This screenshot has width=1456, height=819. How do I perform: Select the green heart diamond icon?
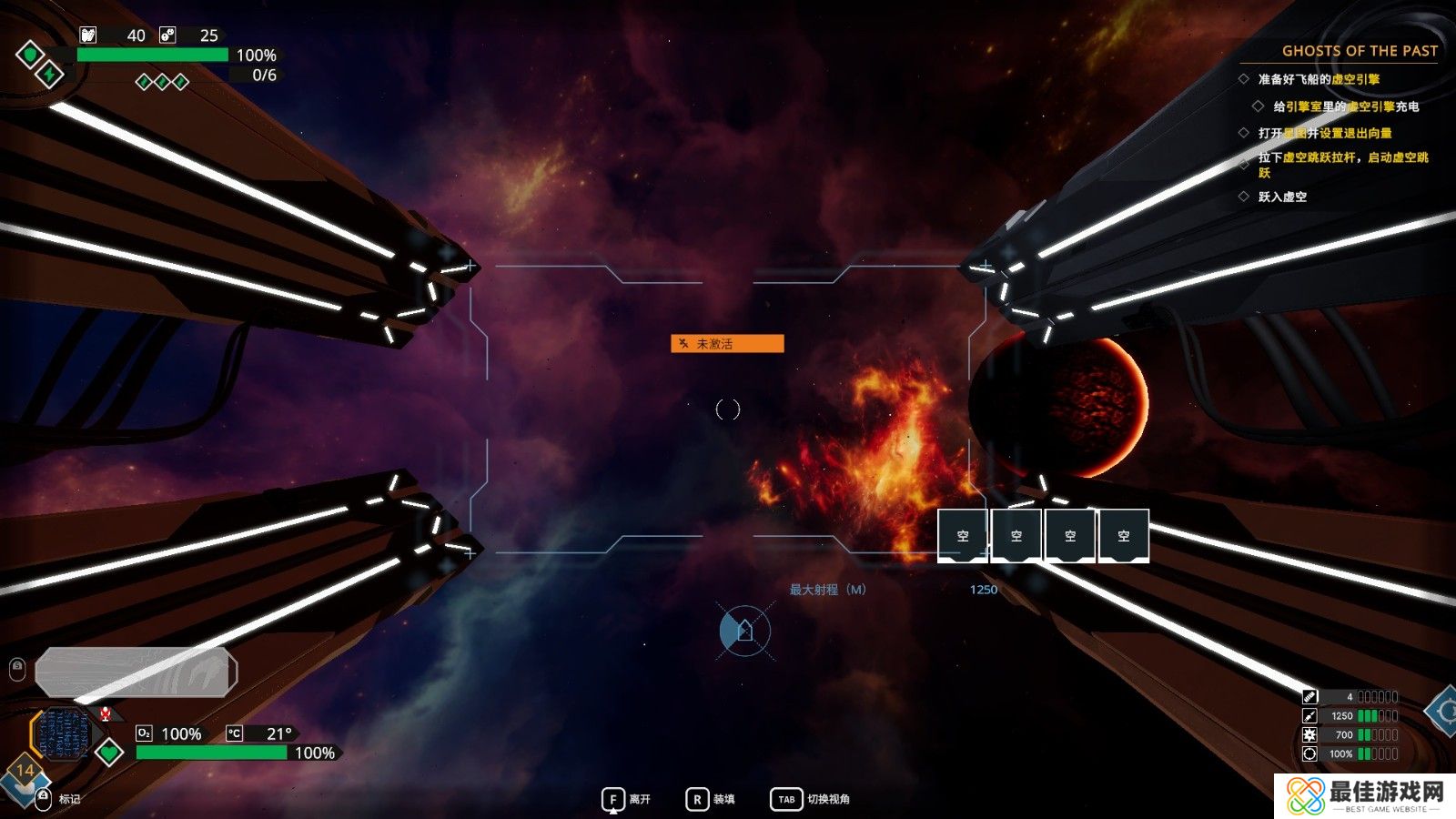(109, 753)
